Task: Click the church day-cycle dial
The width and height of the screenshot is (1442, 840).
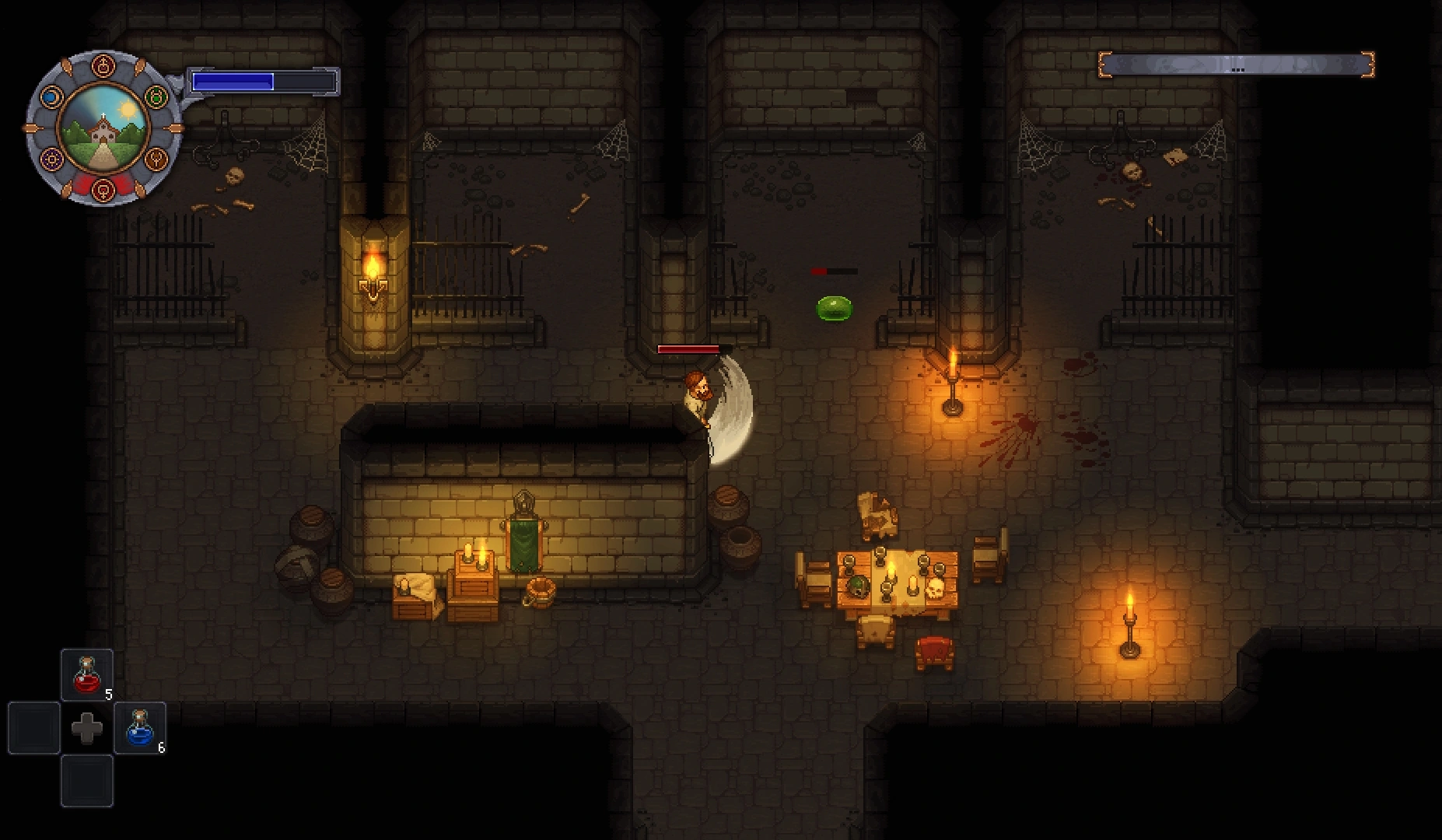Action: (103, 128)
